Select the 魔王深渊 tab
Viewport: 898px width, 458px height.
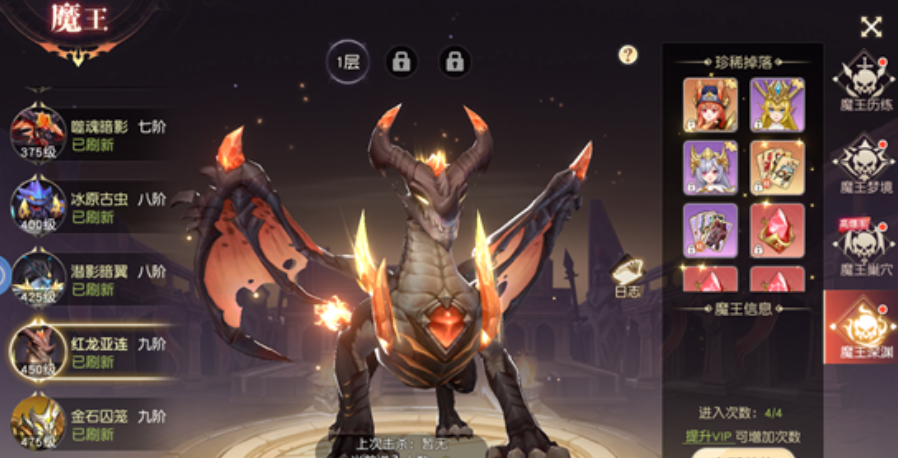tap(863, 329)
